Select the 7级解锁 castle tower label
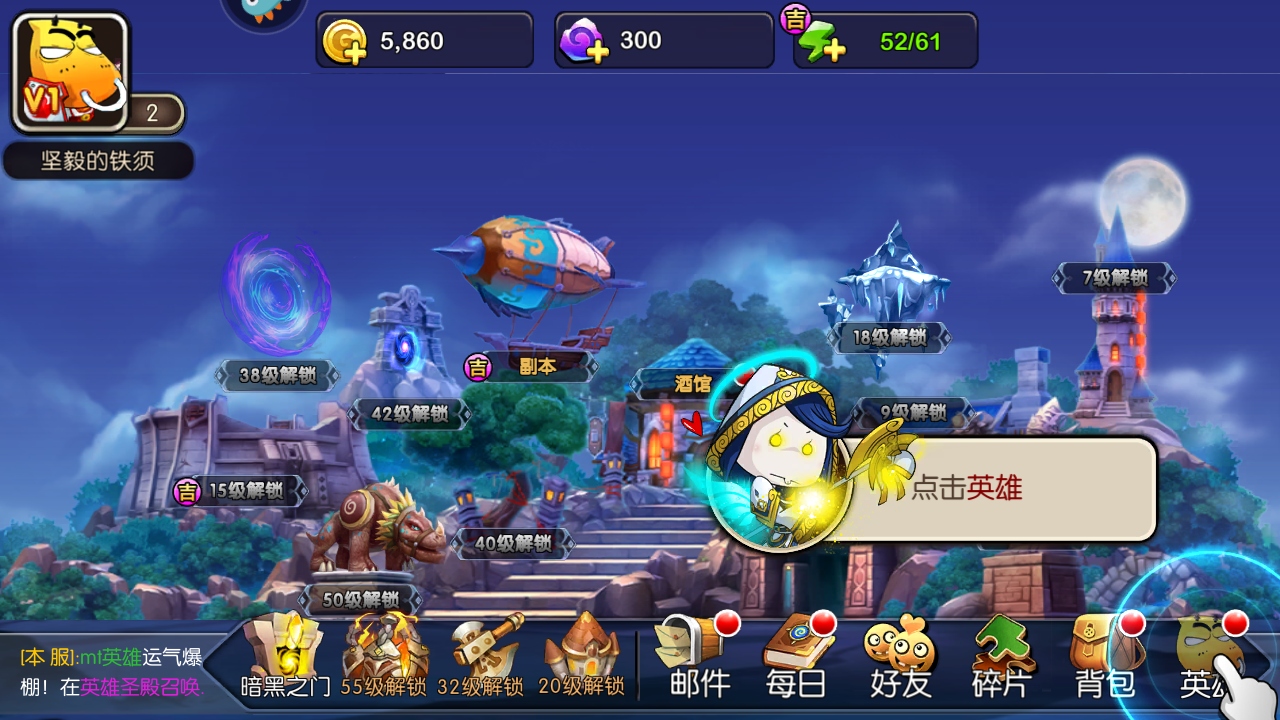 tap(1114, 279)
